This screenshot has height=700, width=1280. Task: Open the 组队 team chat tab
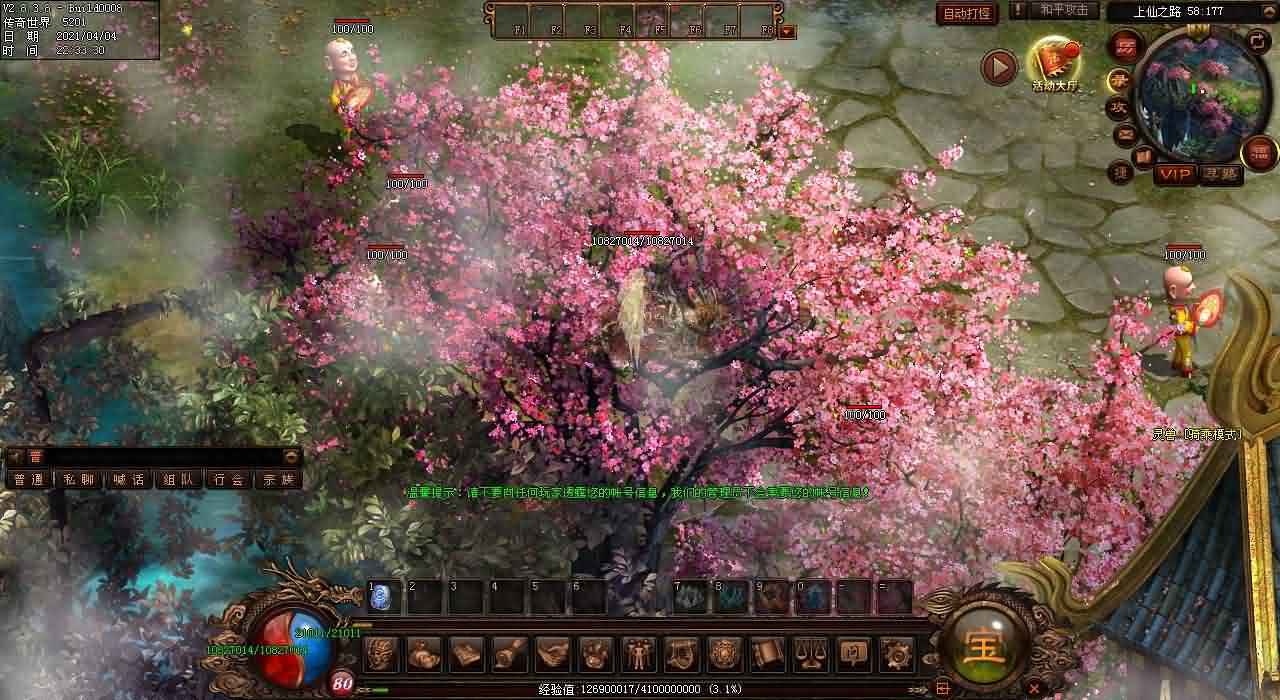tap(179, 480)
